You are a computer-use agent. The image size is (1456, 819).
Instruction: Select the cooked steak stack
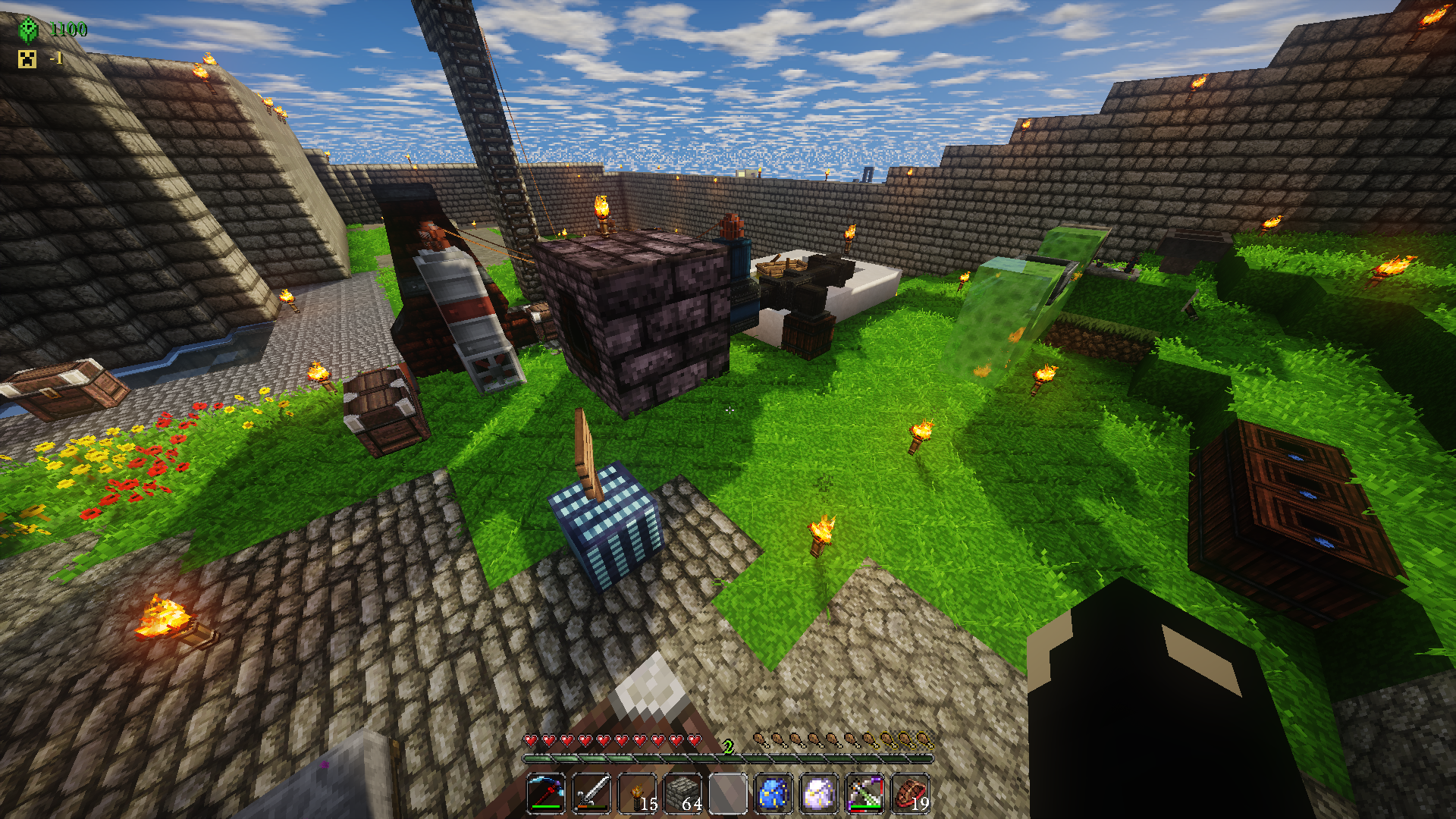910,794
